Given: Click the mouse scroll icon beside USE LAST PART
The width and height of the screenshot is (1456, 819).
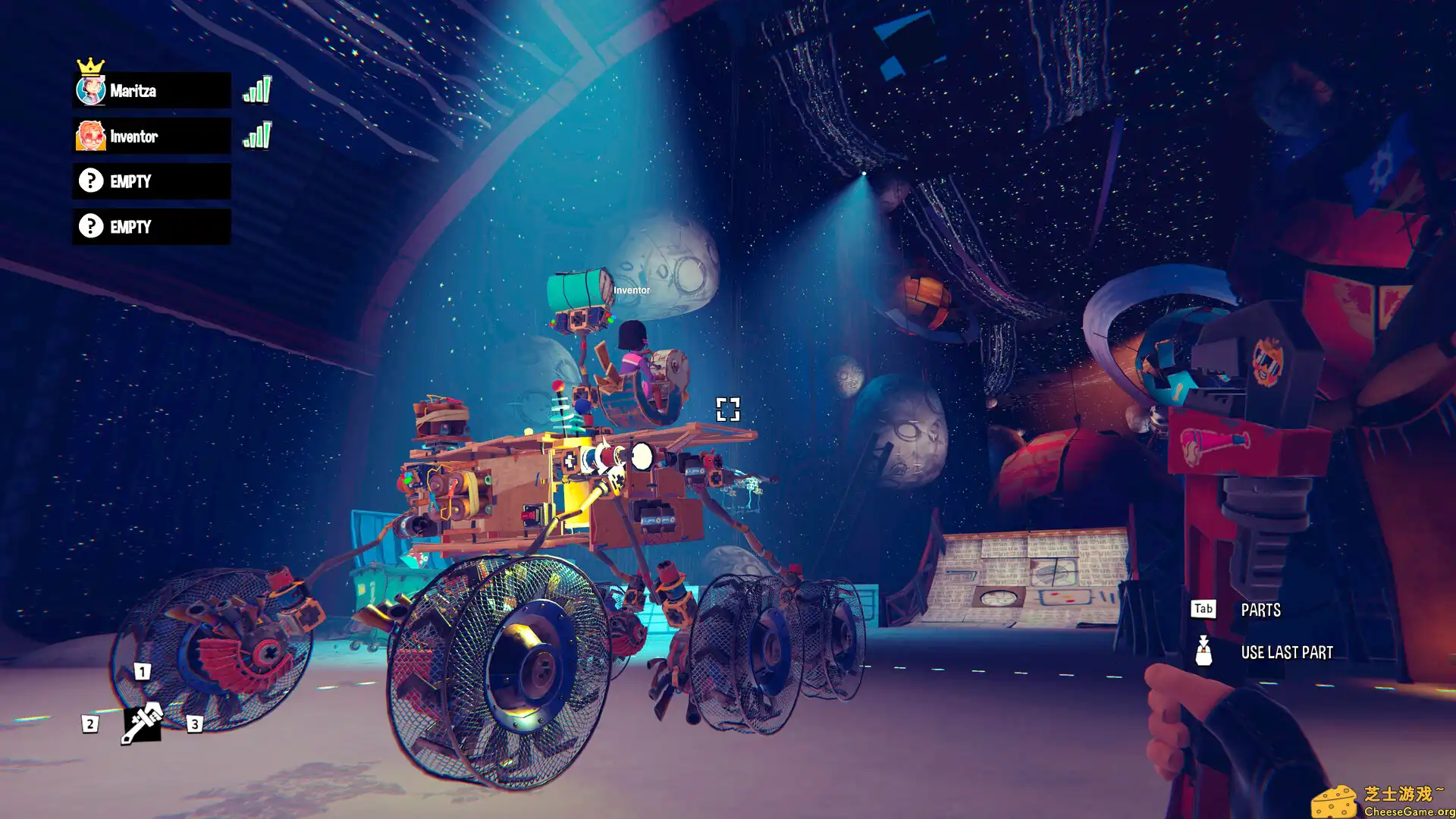Looking at the screenshot, I should tap(1203, 651).
